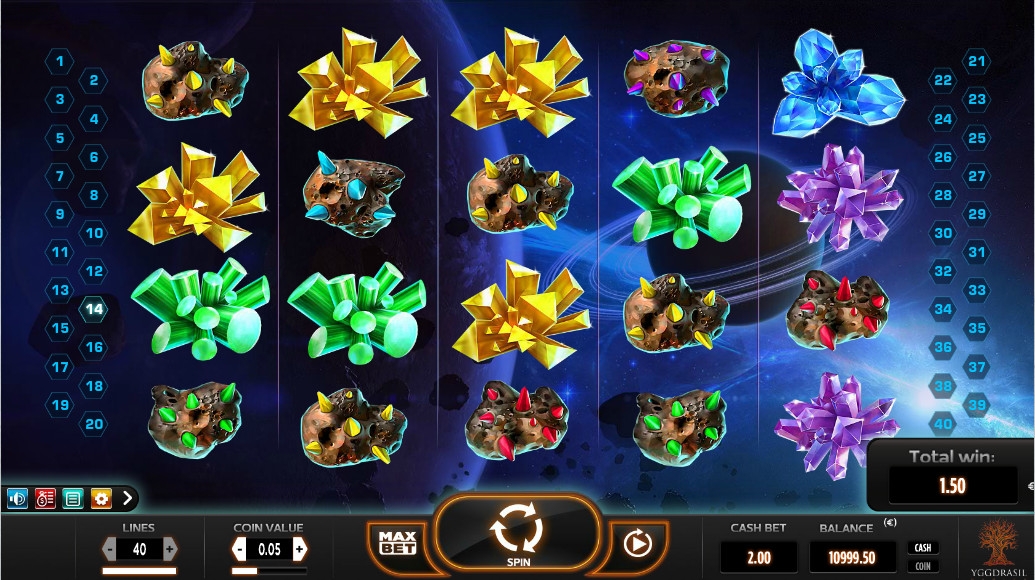Select payline number 1
Viewport: 1035px width, 580px height.
pyautogui.click(x=60, y=62)
